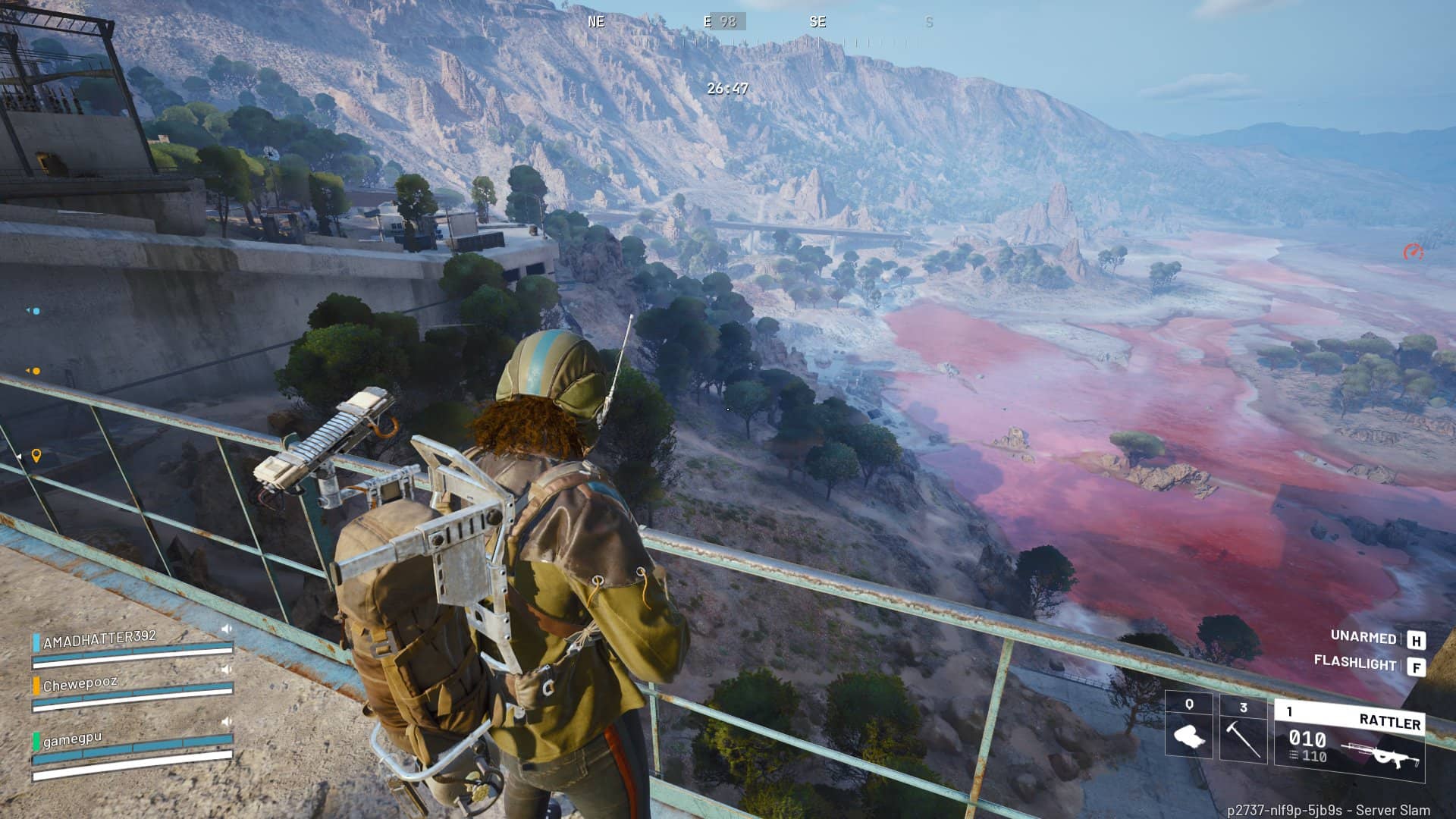
Task: Toggle gamegpu's voice speaker icon
Action: [226, 722]
